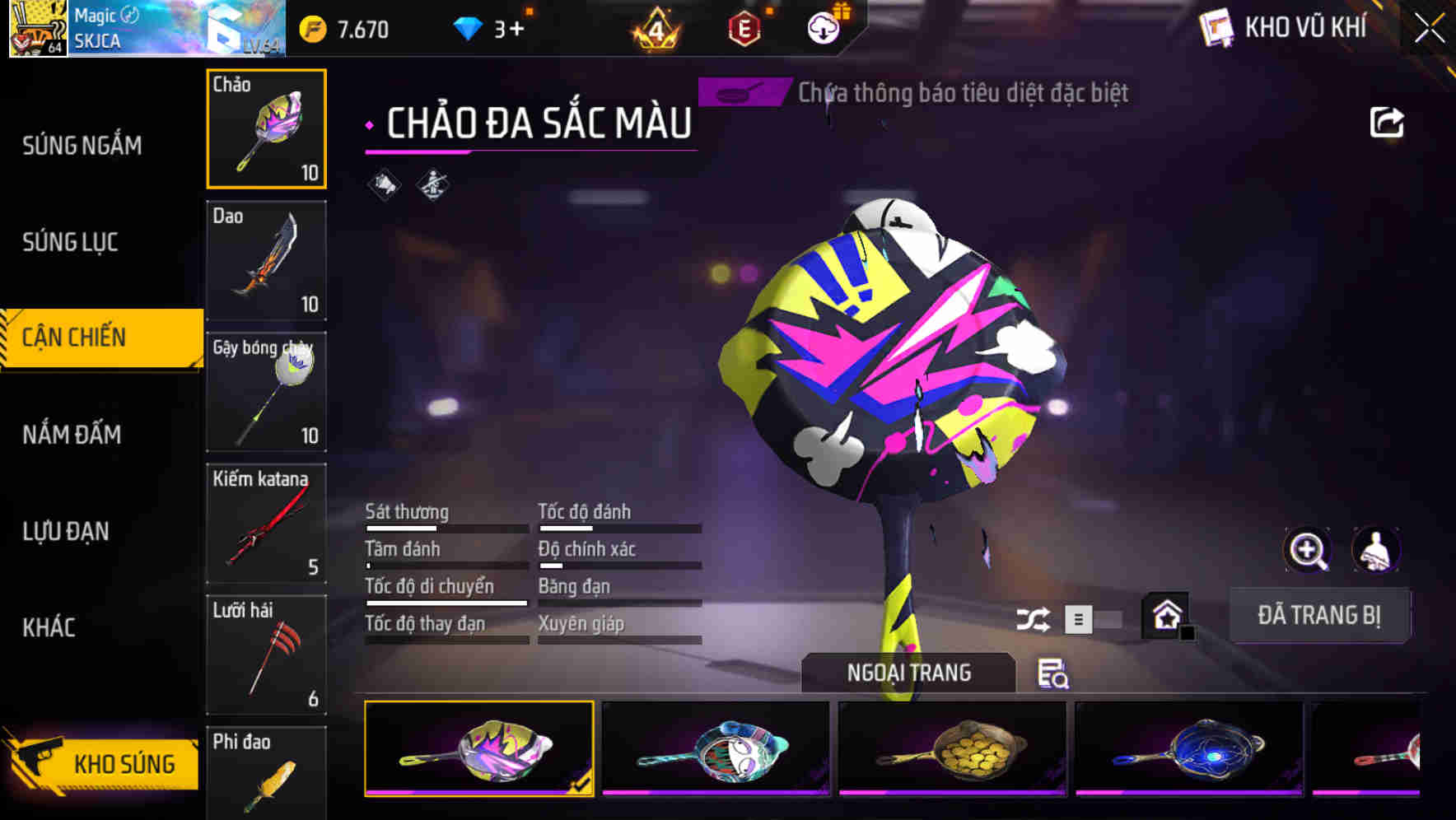Viewport: 1456px width, 820px height.
Task: Open the character preview person icon
Action: tap(1374, 550)
